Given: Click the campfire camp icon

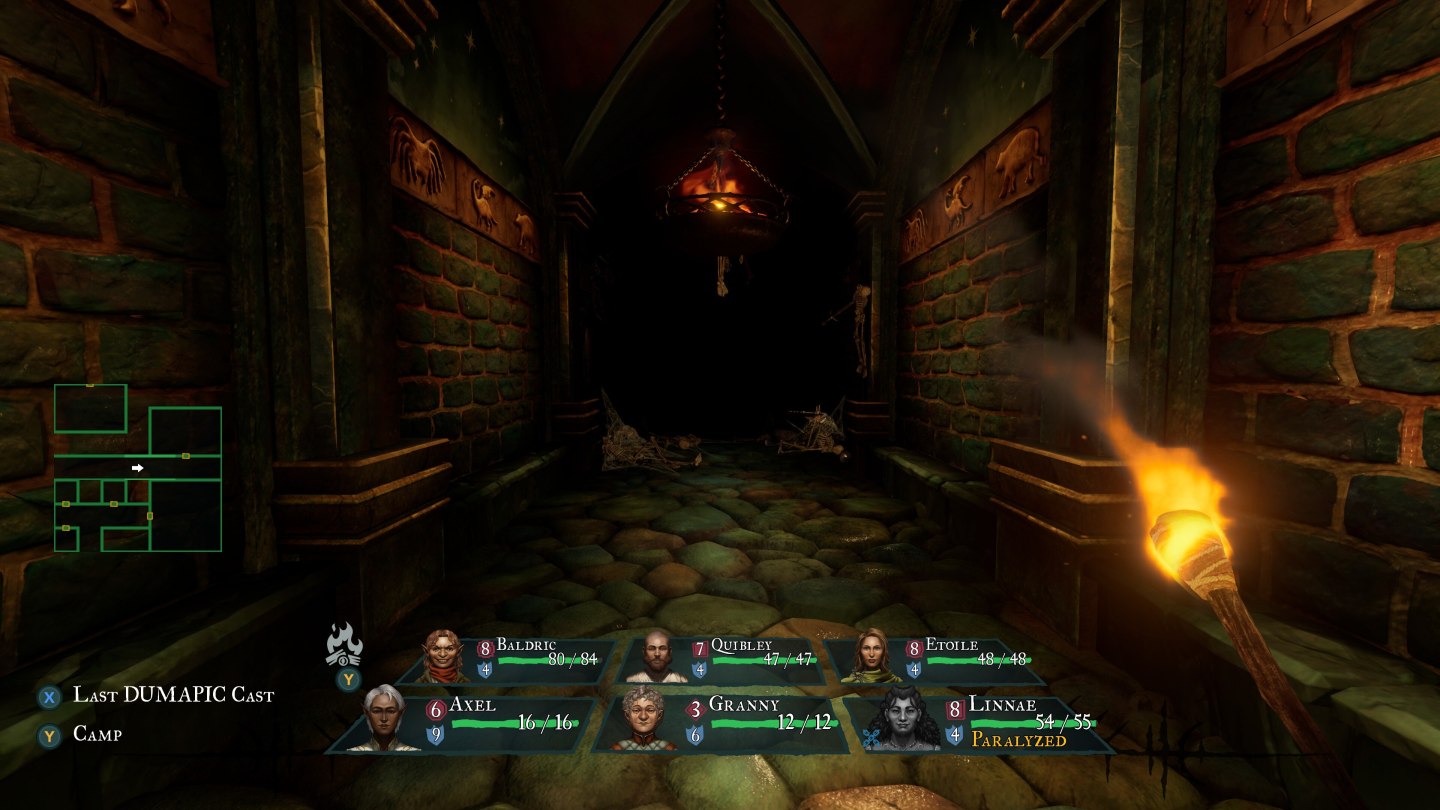Looking at the screenshot, I should point(345,645).
